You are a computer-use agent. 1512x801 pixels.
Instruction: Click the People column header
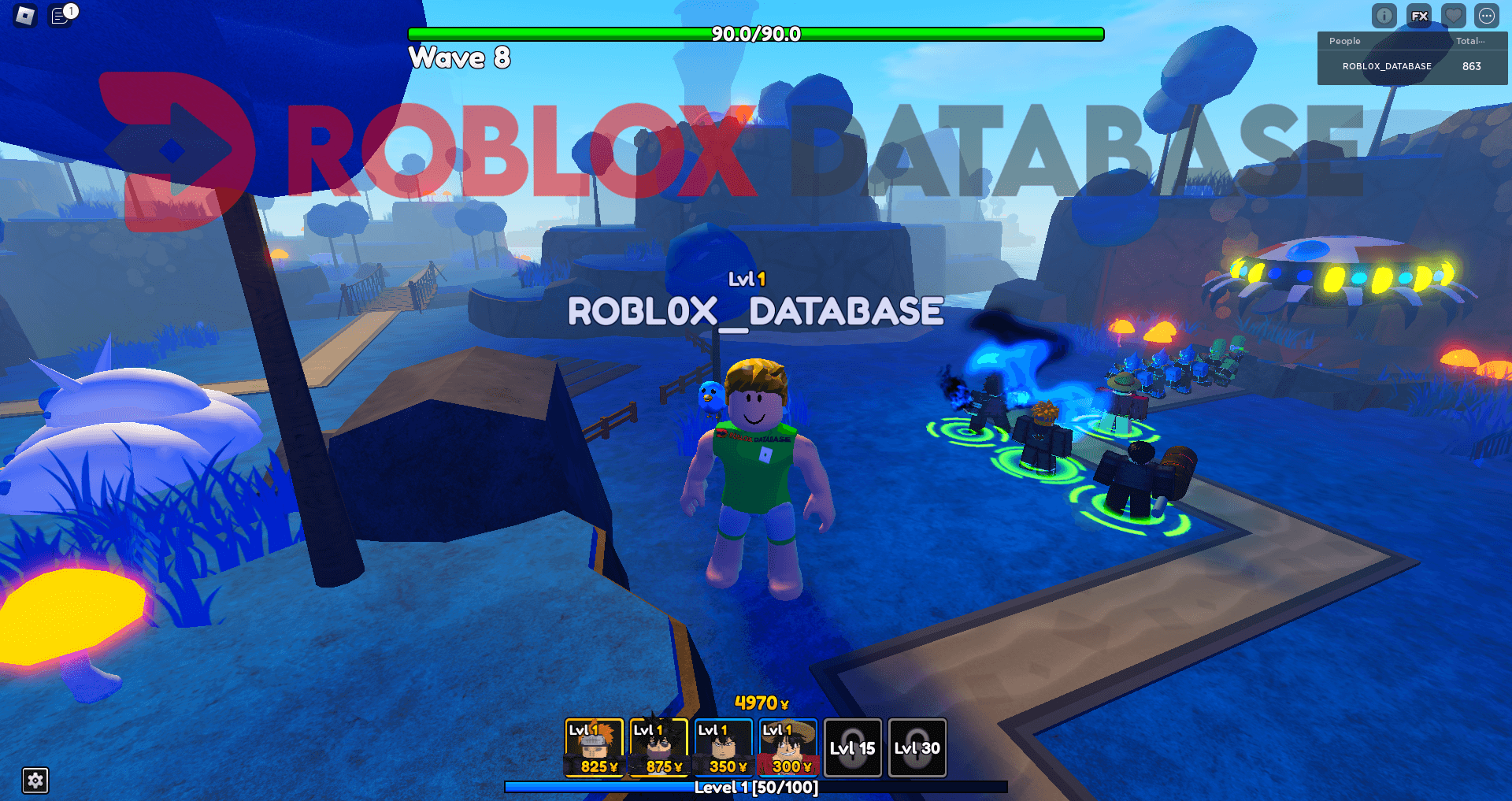pos(1344,41)
